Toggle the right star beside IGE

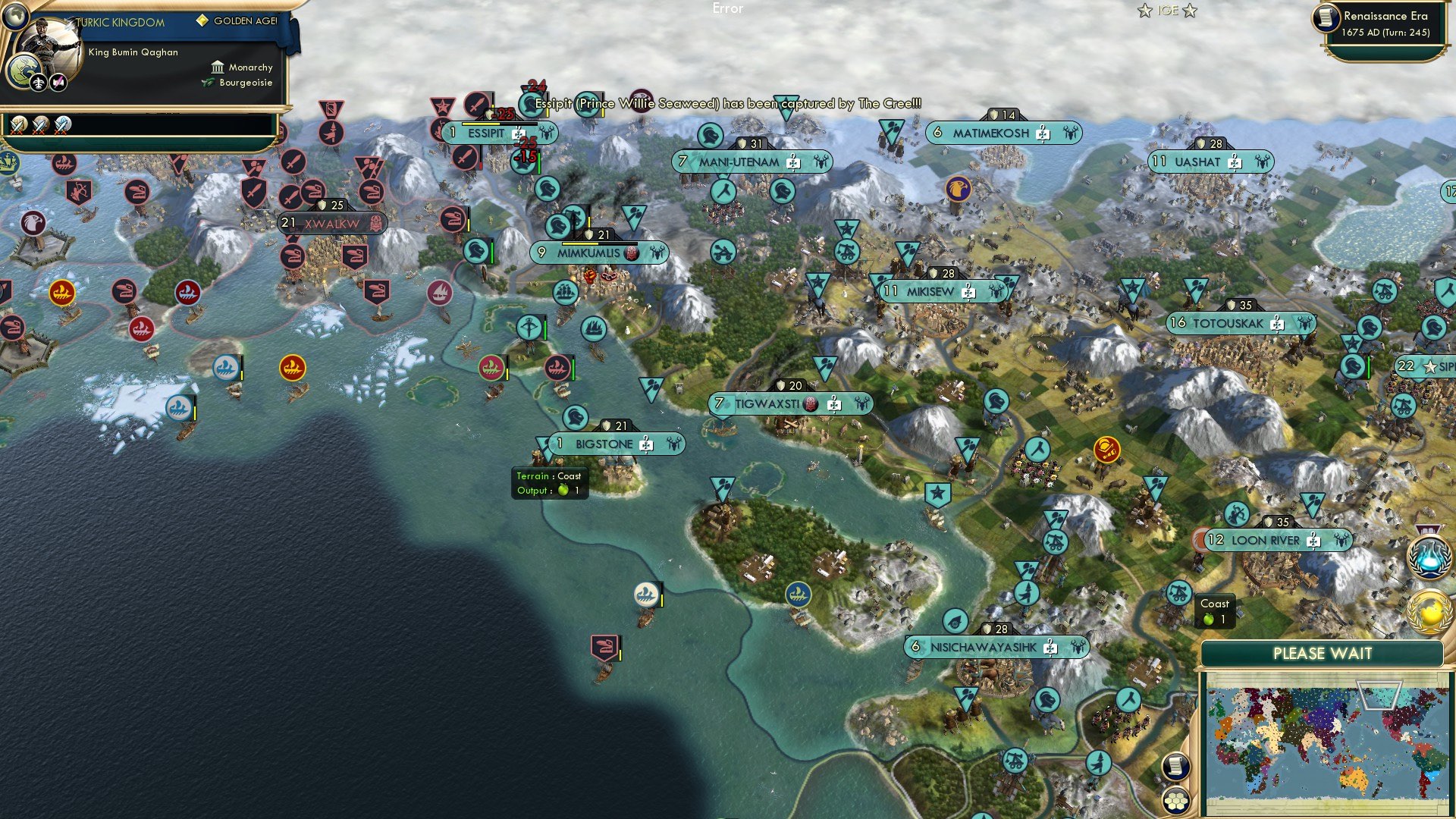pyautogui.click(x=1191, y=11)
